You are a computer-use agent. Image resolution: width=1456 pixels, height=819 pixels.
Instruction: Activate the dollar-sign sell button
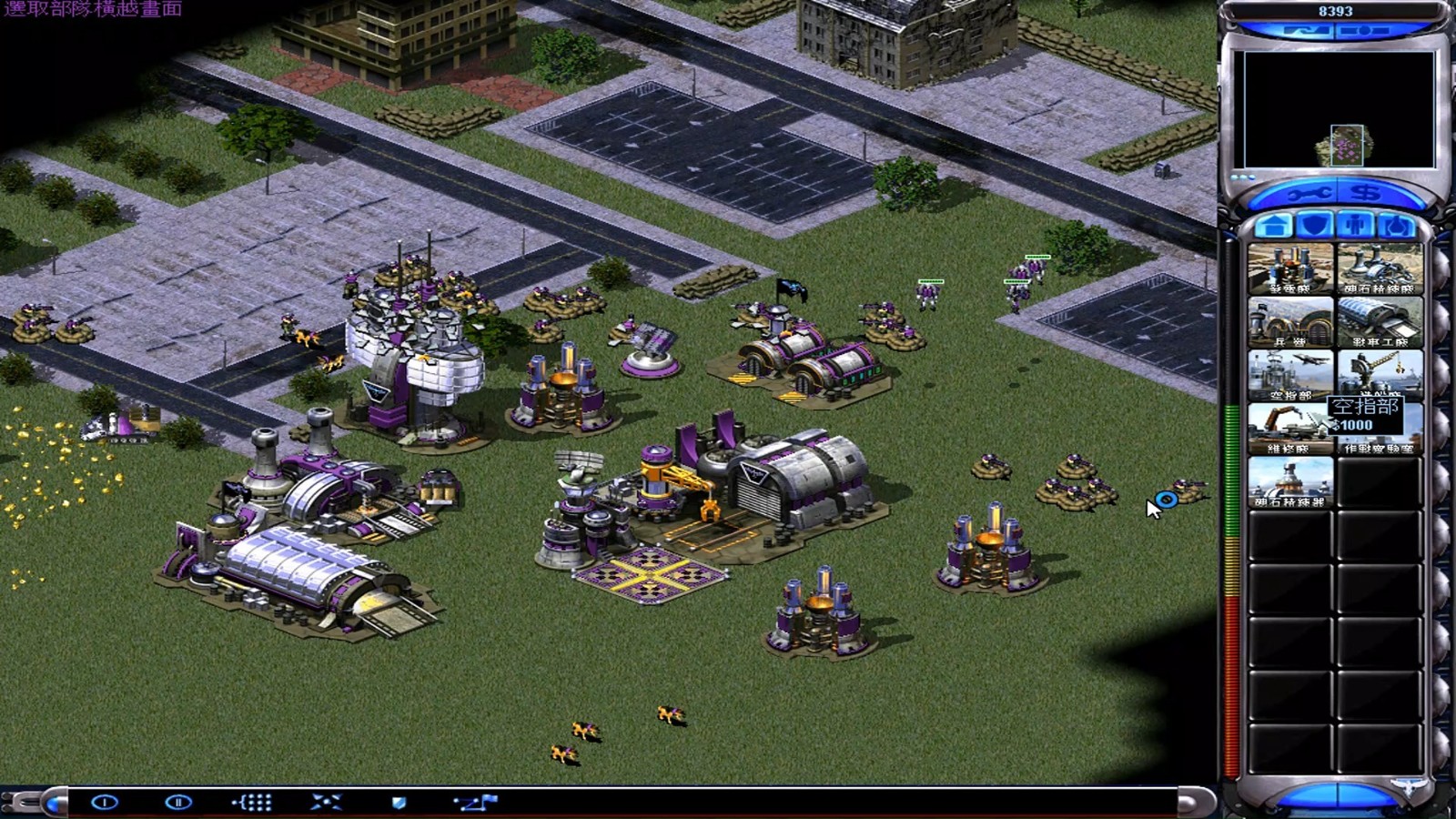(x=1365, y=193)
